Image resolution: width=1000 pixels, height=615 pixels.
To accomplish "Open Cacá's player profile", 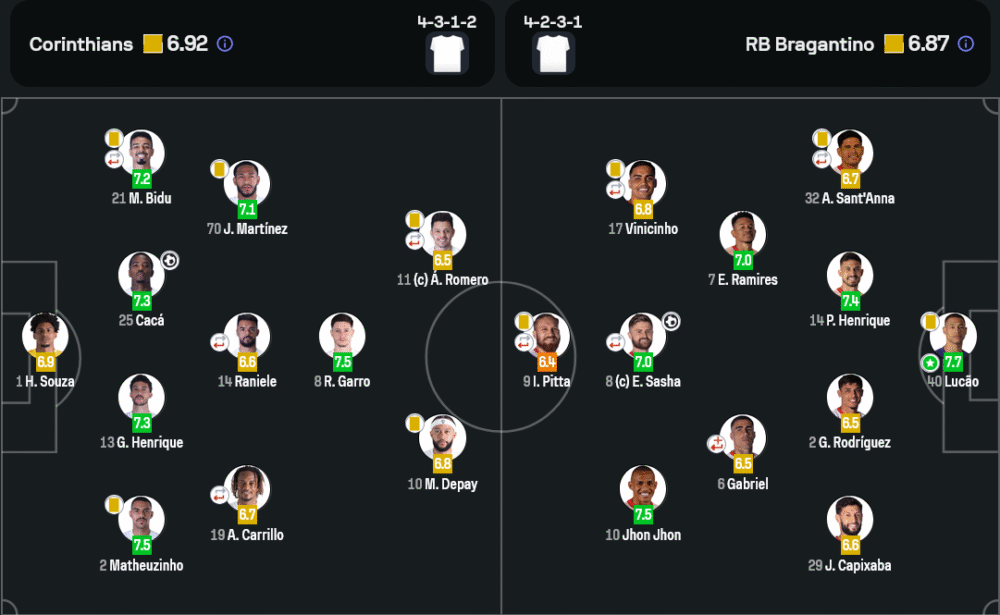I will [x=141, y=276].
